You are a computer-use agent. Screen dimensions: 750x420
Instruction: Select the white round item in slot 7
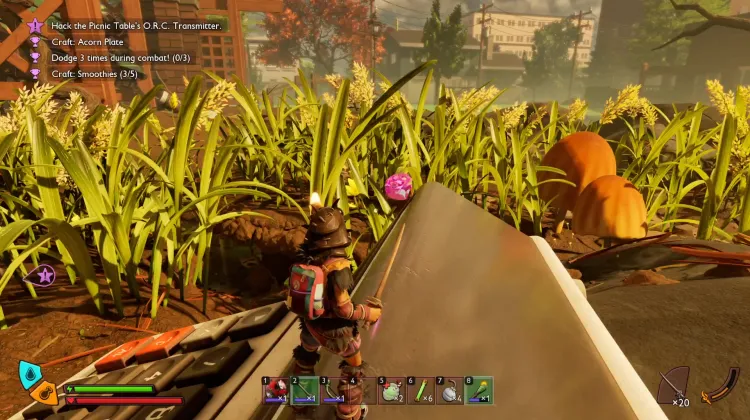tap(450, 391)
